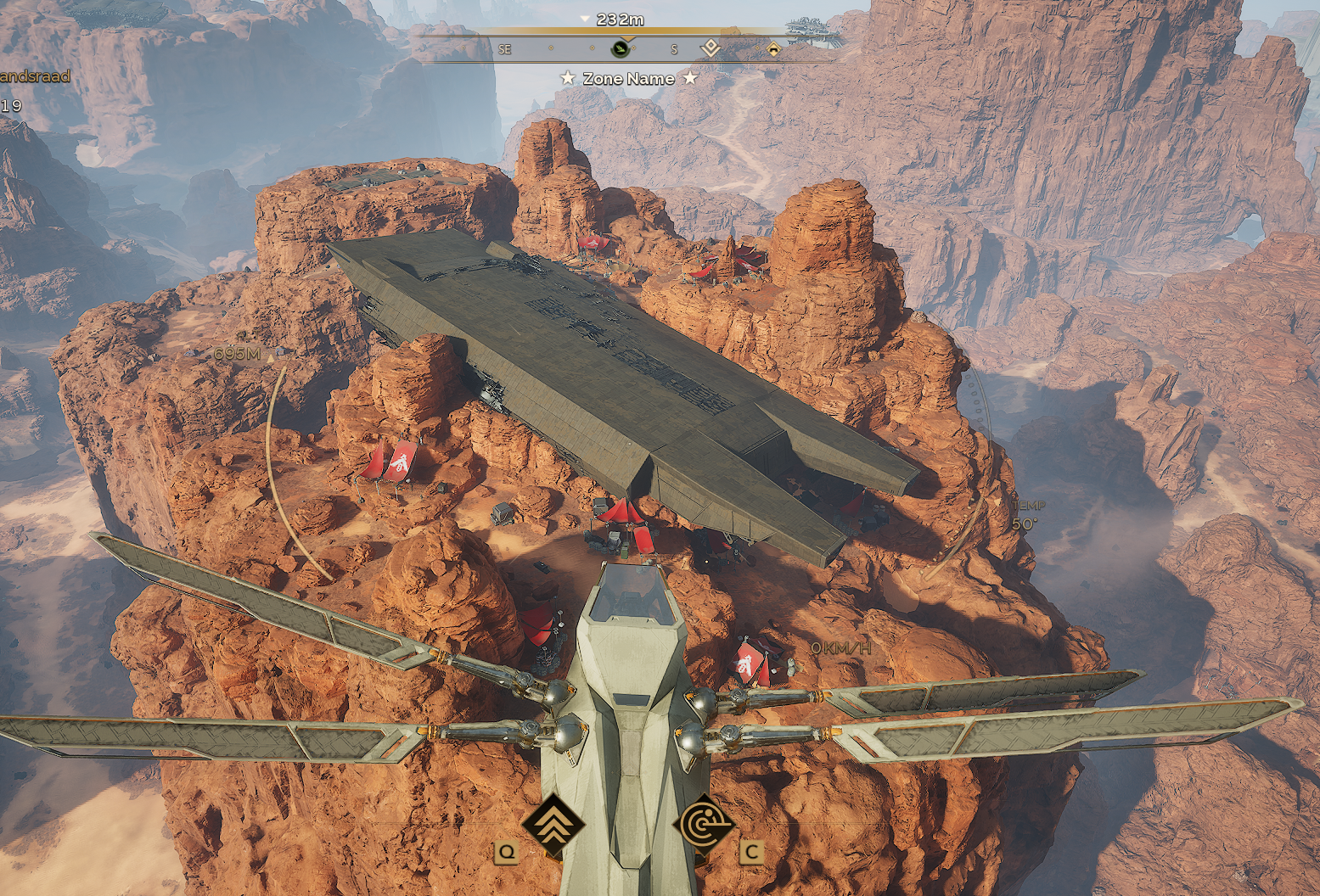Select the green marker on the compass
The width and height of the screenshot is (1320, 896).
[621, 49]
